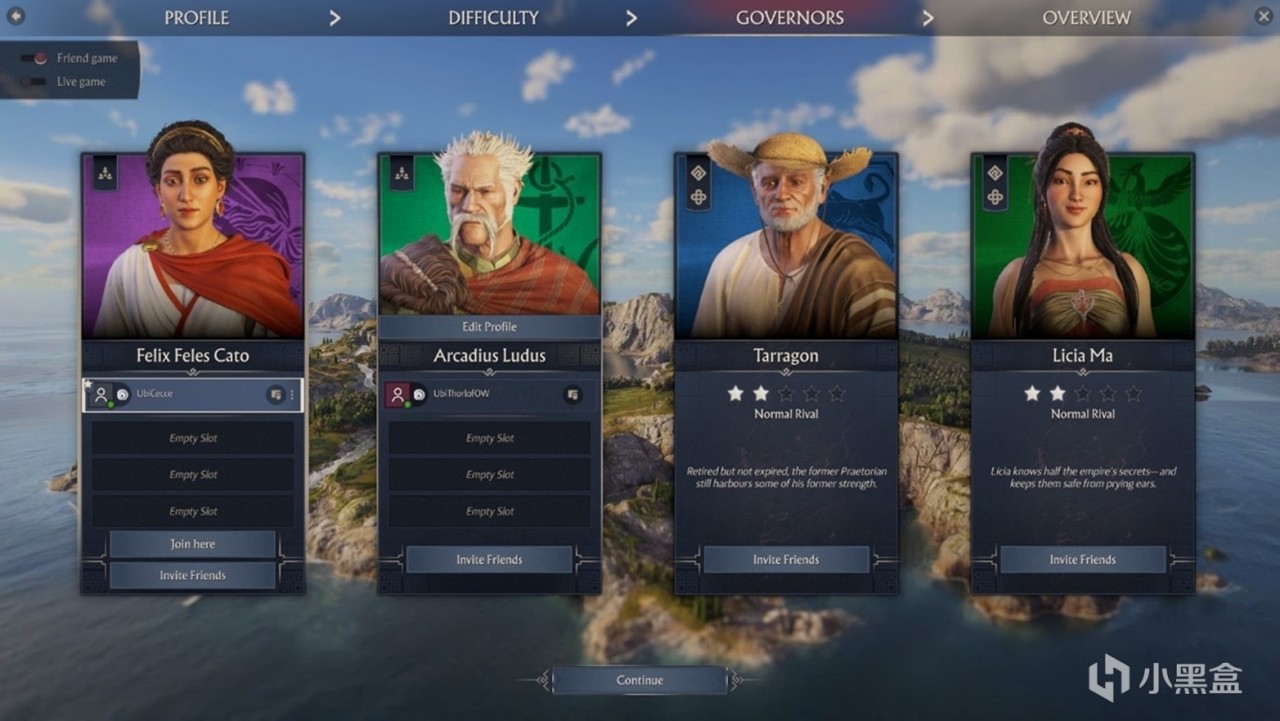Open the options dots on UbiCecce's row
Screen dimensions: 1280x721
click(292, 395)
